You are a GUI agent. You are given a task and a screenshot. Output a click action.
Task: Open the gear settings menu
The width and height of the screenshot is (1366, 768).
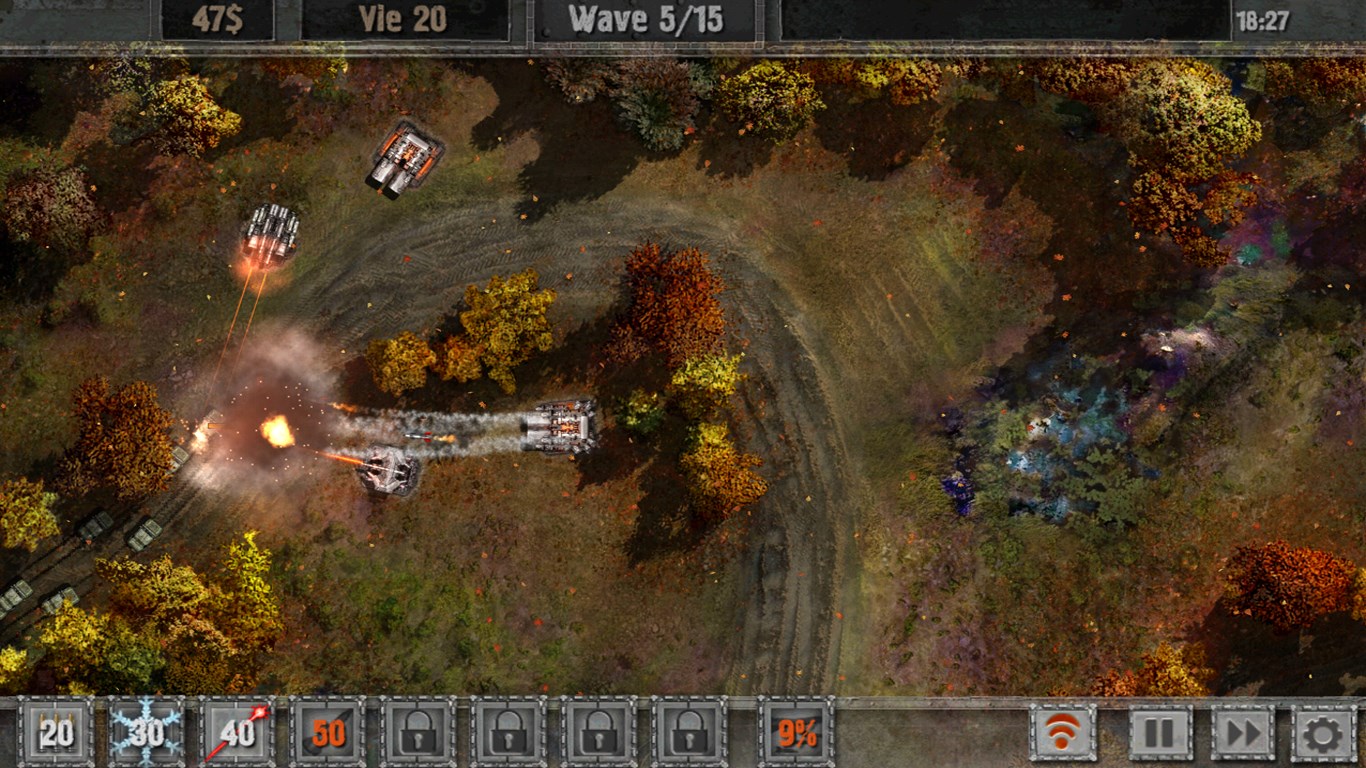[1324, 733]
